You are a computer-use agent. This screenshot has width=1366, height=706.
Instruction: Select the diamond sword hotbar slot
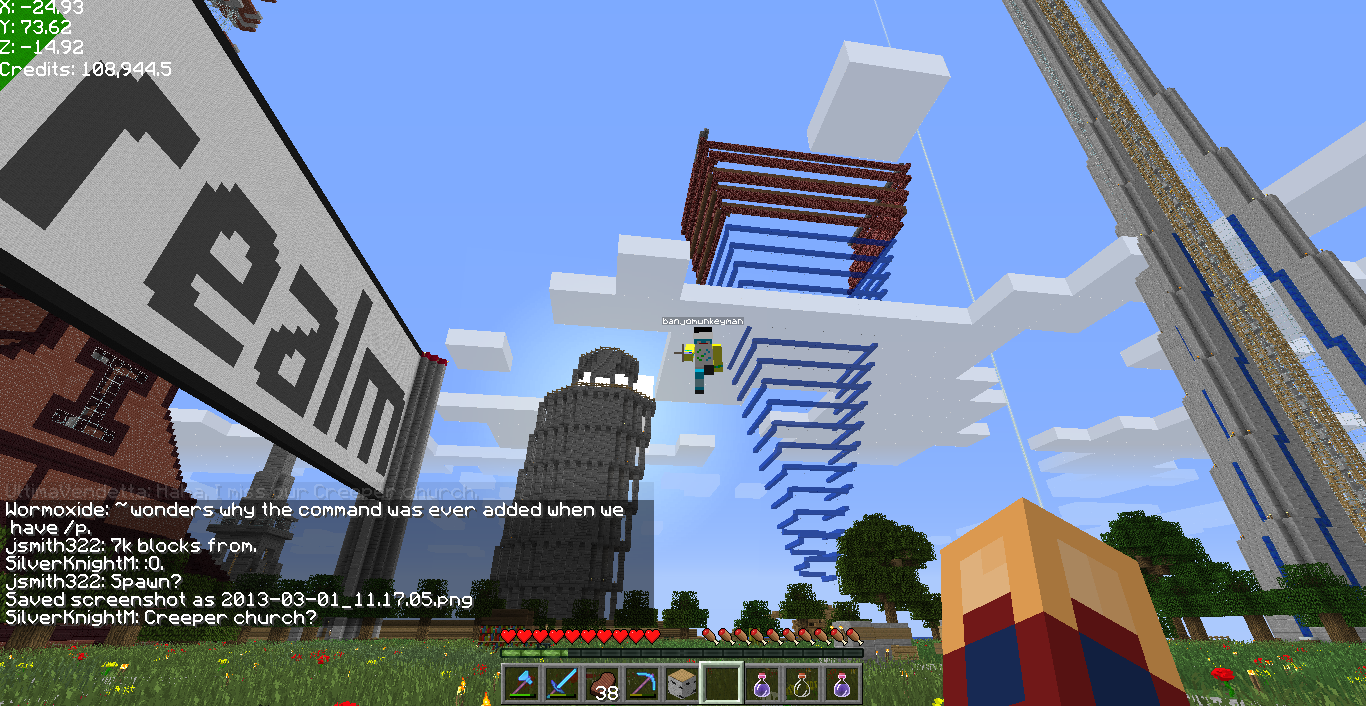(561, 684)
